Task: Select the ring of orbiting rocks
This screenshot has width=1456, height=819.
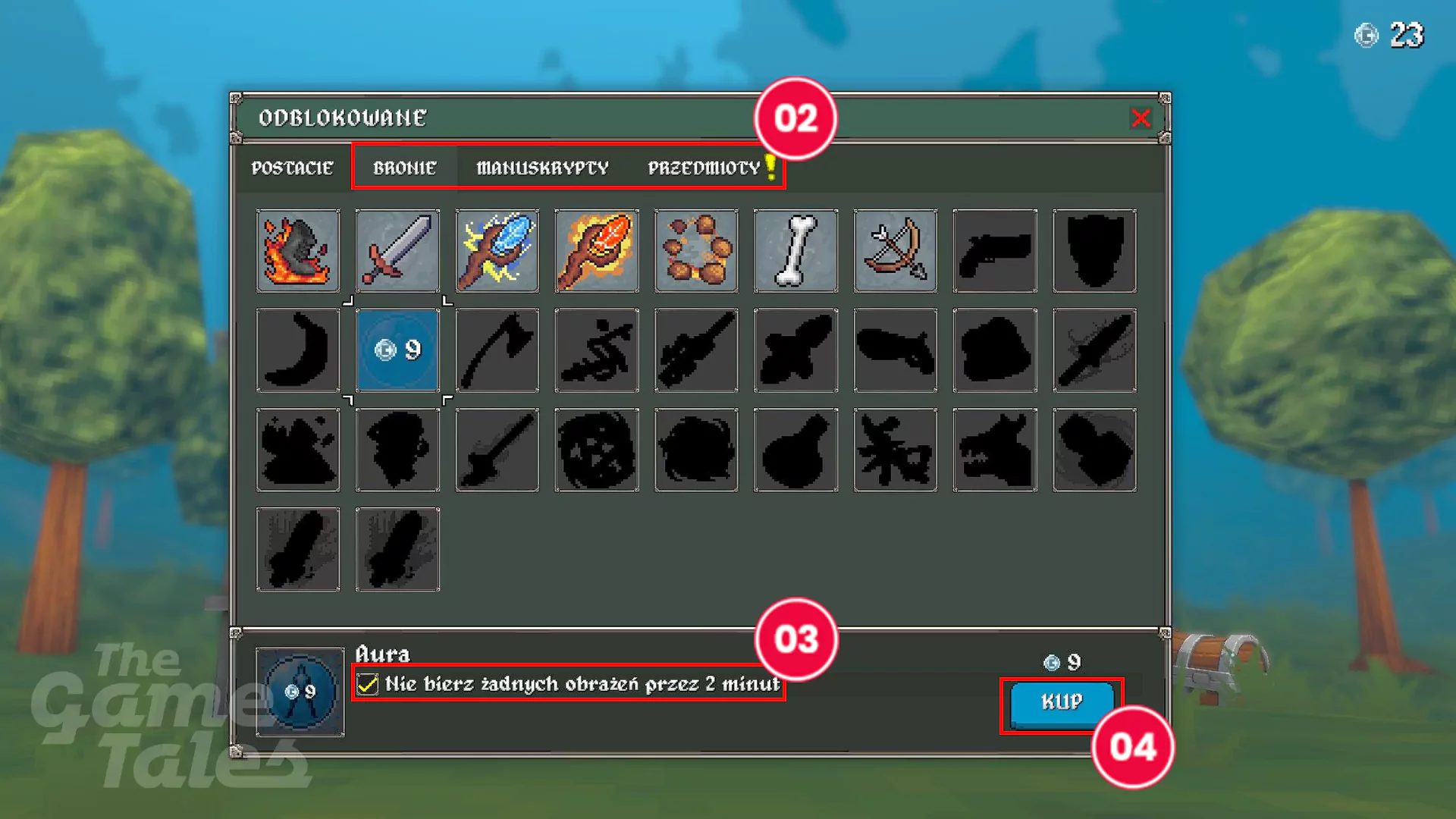Action: (x=696, y=251)
